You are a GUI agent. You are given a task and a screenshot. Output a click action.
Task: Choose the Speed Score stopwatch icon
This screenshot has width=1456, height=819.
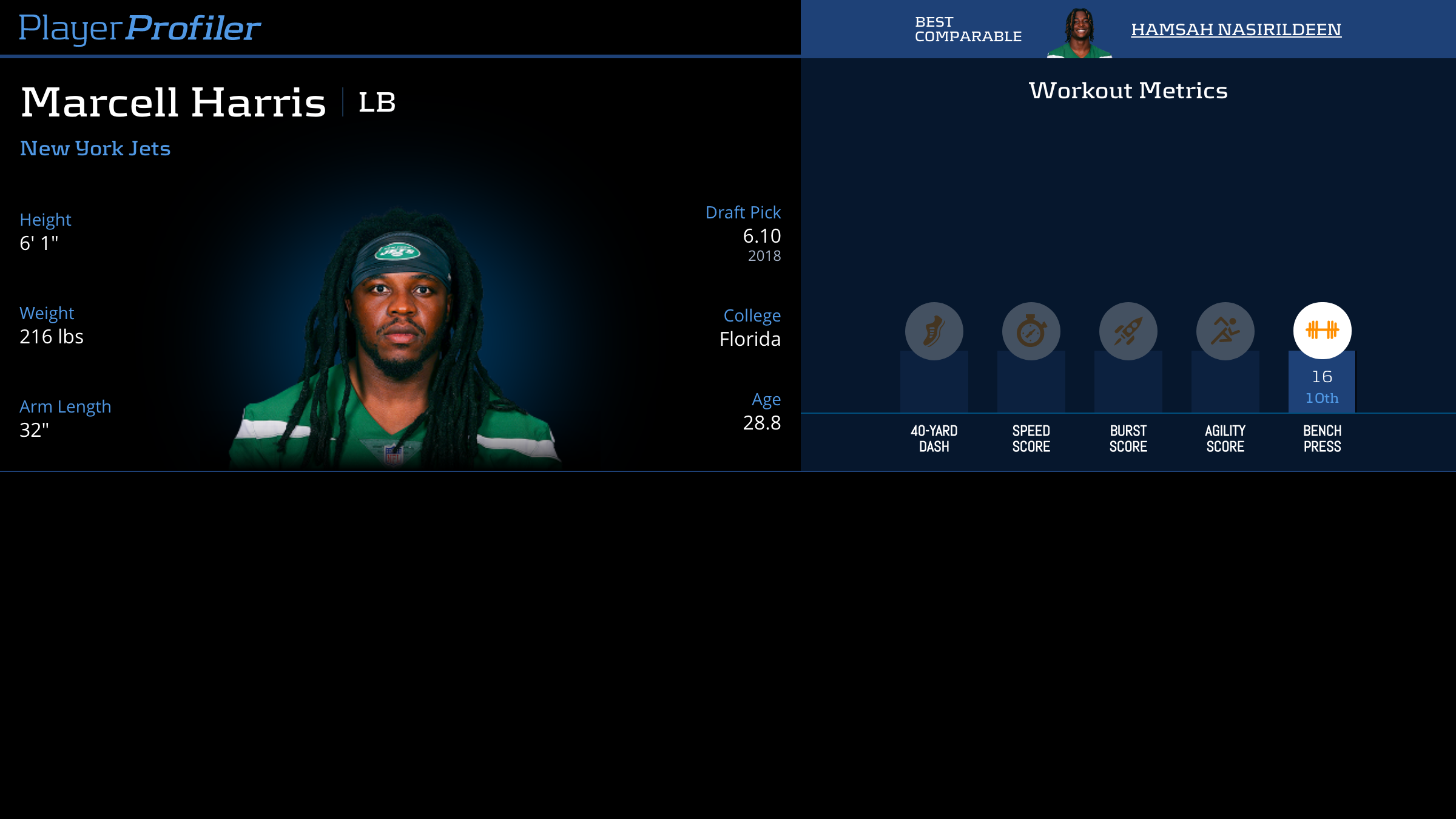[x=1031, y=331]
